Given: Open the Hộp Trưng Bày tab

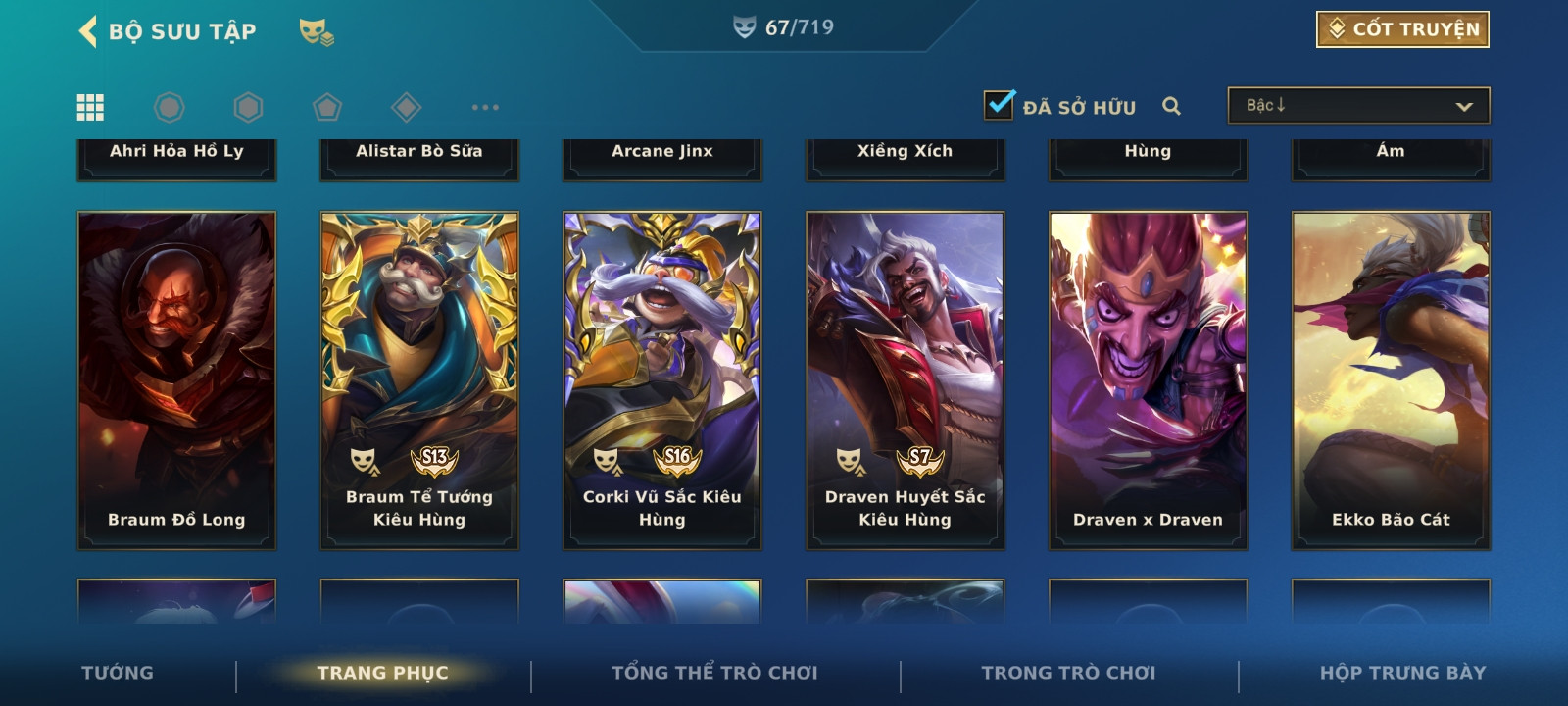Looking at the screenshot, I should [1402, 673].
